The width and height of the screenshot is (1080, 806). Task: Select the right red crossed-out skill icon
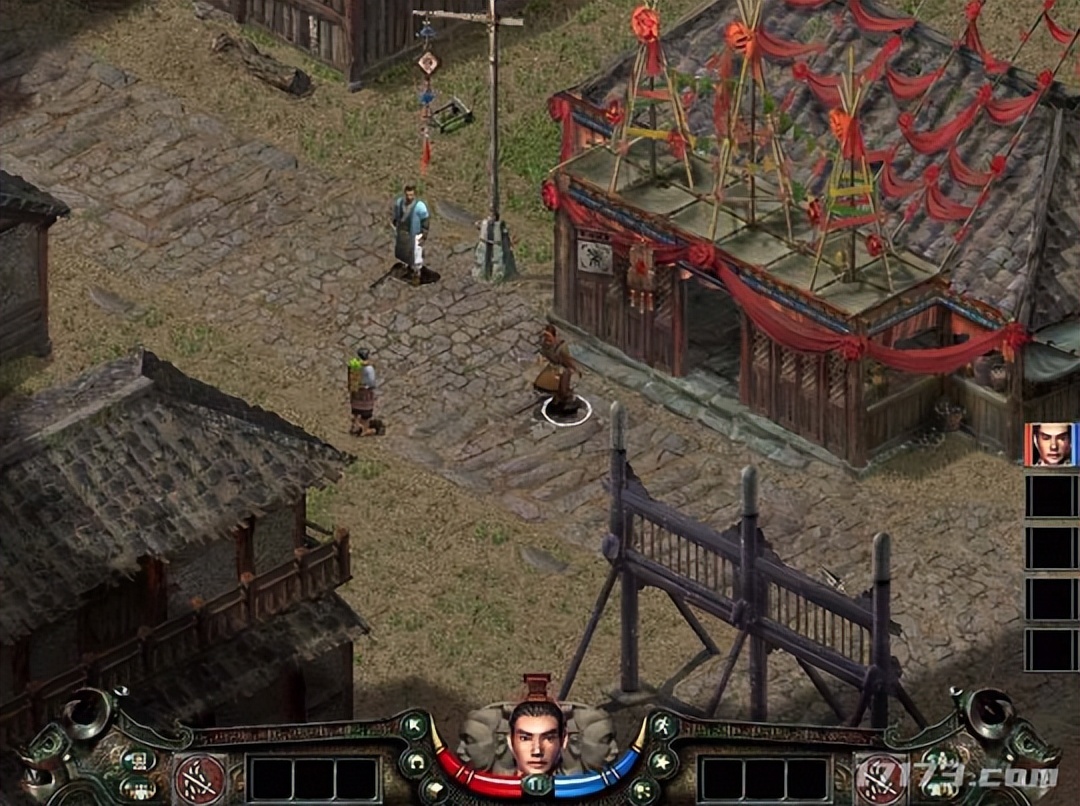tap(879, 777)
